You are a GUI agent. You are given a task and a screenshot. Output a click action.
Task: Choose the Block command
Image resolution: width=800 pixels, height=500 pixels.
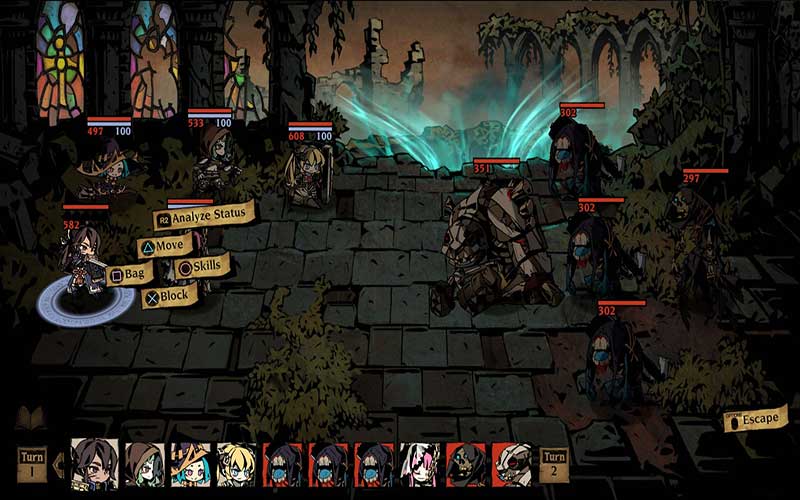[168, 295]
